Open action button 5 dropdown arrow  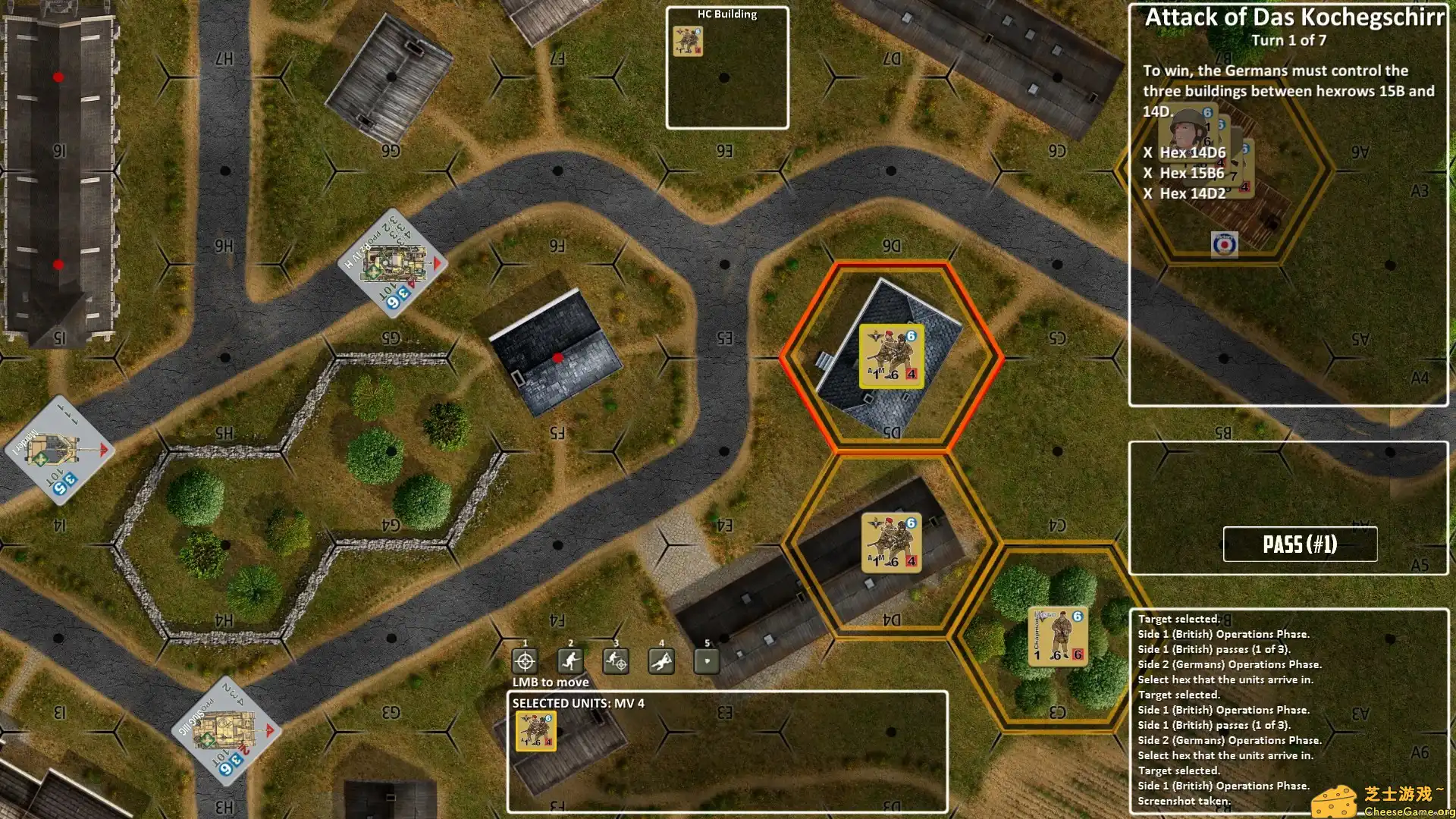click(x=706, y=661)
